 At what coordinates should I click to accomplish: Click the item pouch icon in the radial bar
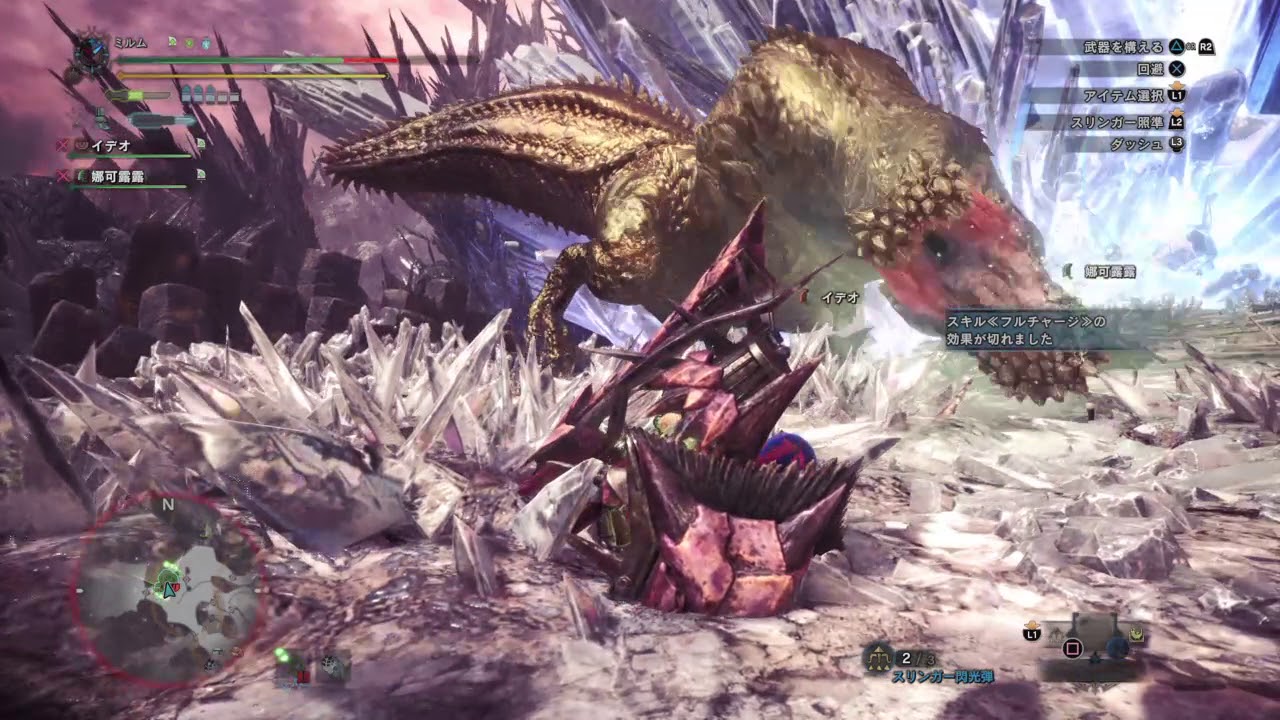coord(1136,635)
